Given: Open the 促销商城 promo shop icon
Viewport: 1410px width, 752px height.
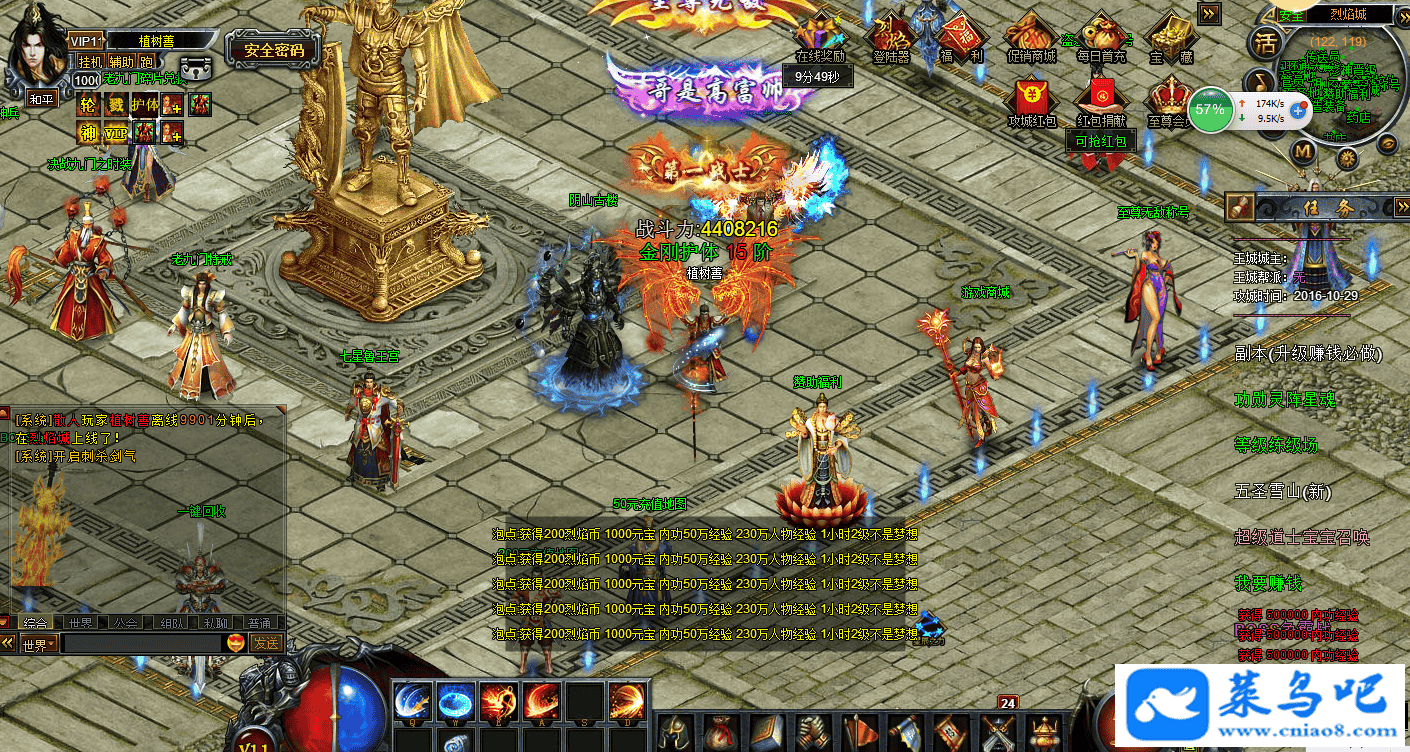Looking at the screenshot, I should [x=1031, y=40].
